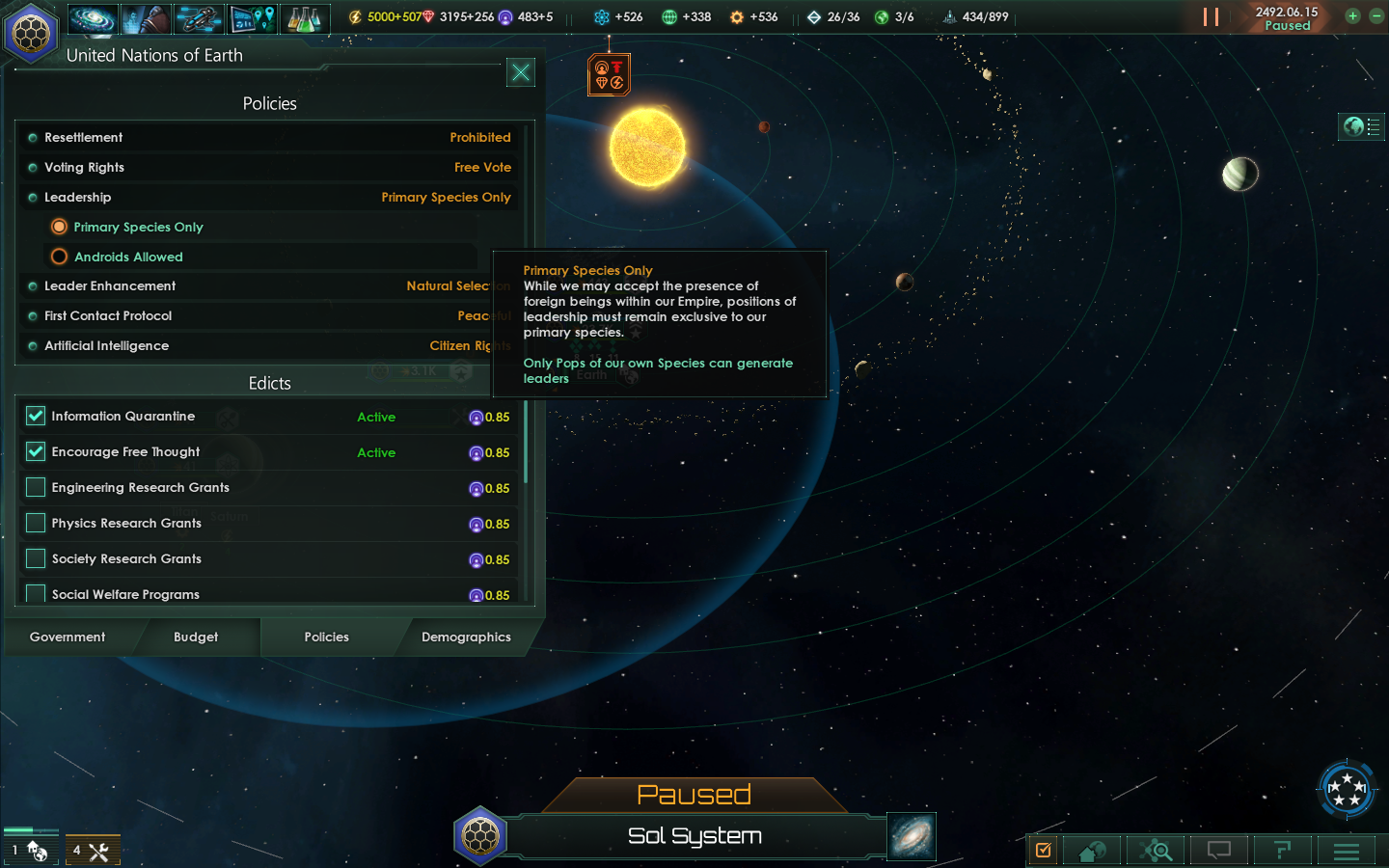Expand the Resettlement policy row
The image size is (1389, 868).
[270, 138]
